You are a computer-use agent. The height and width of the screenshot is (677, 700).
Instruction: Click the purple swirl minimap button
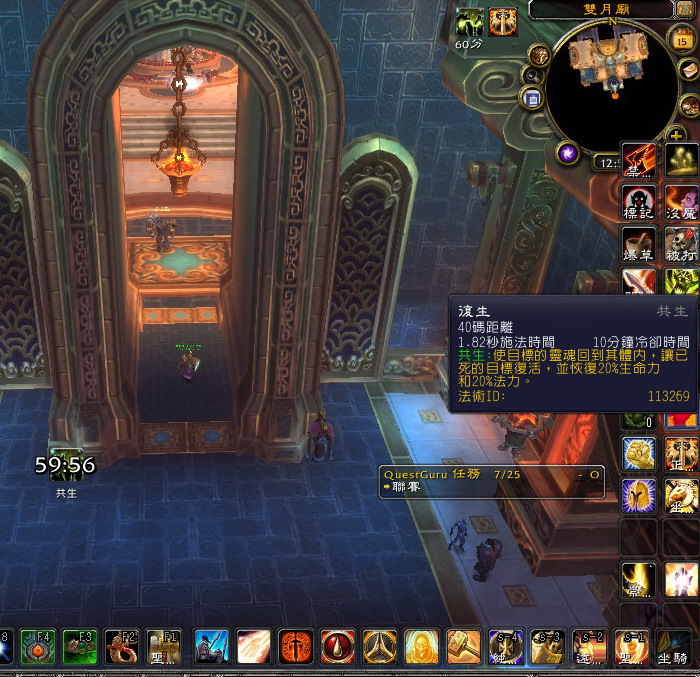tap(569, 152)
